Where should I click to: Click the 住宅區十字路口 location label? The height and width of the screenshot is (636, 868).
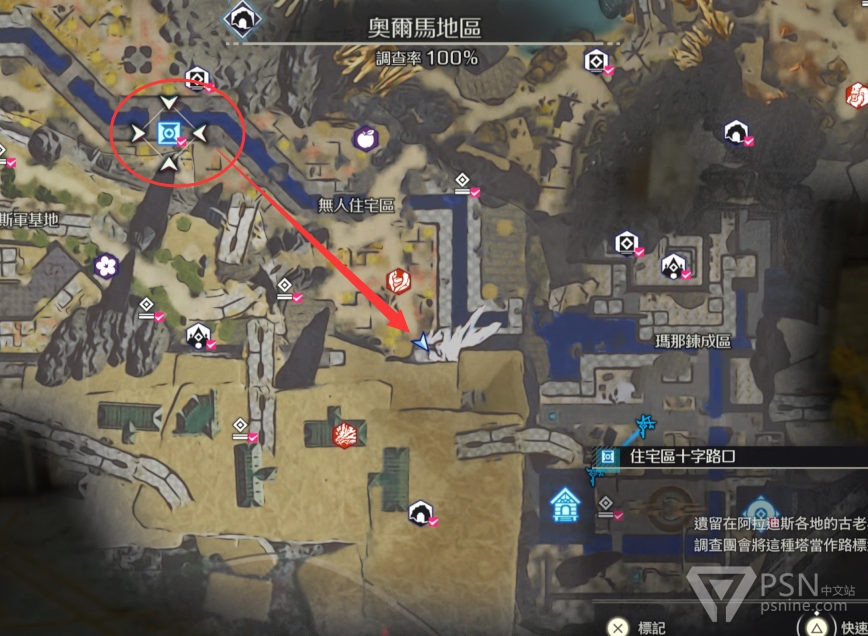697,457
